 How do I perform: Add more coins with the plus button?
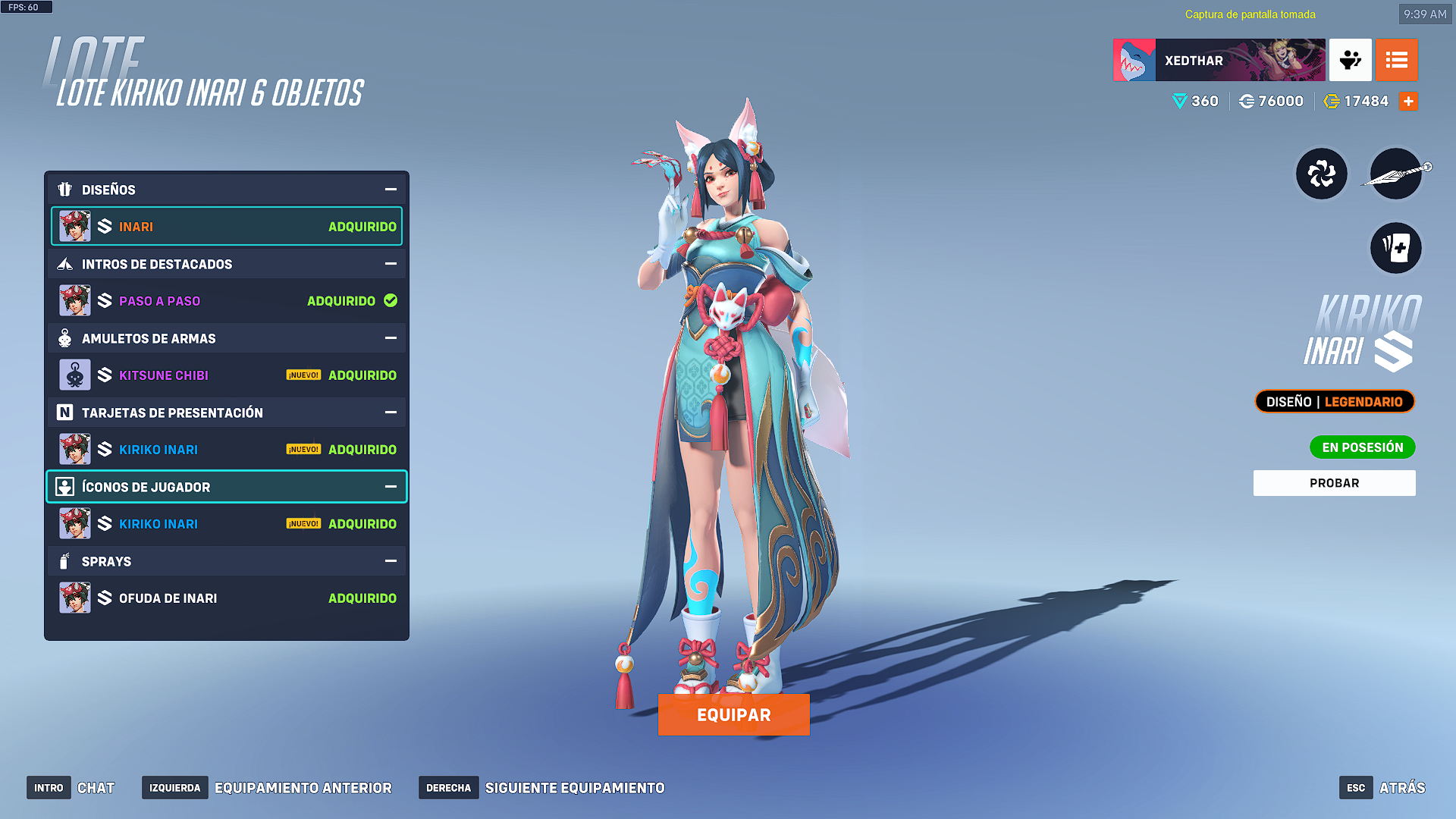(1408, 102)
